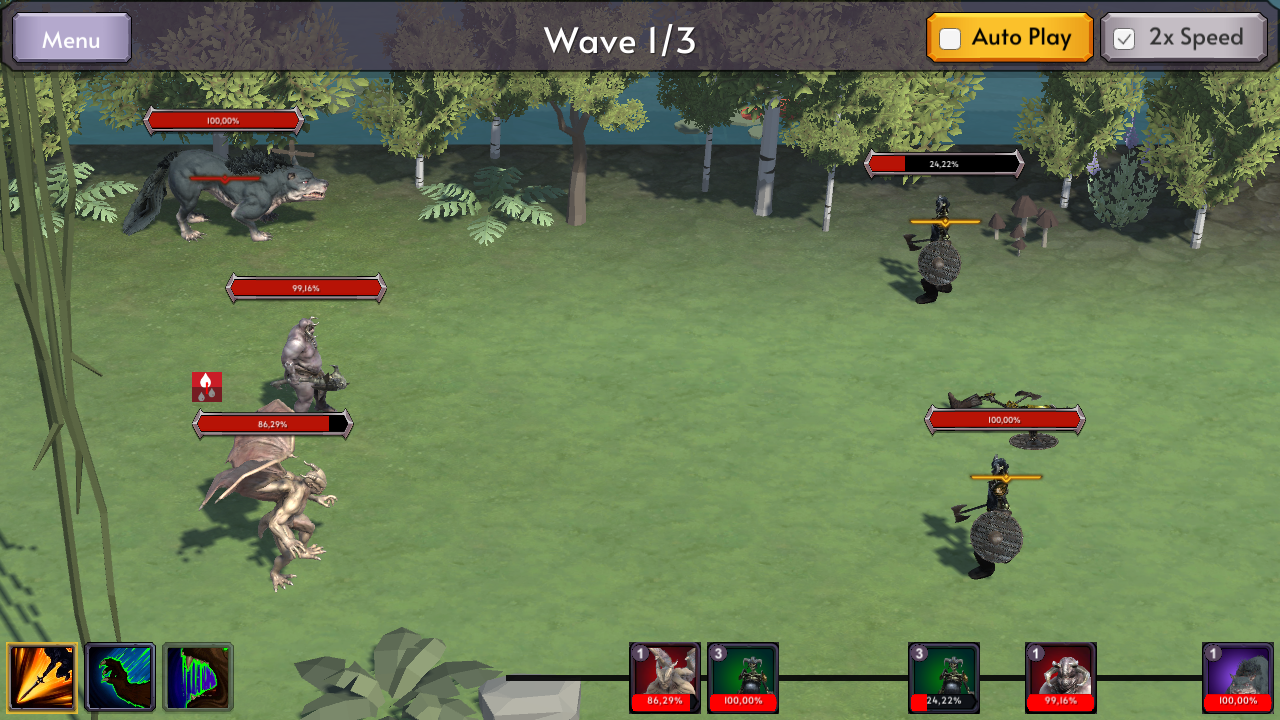Click the gargoyle's 86,29% health bar
This screenshot has width=1280, height=720.
click(270, 422)
